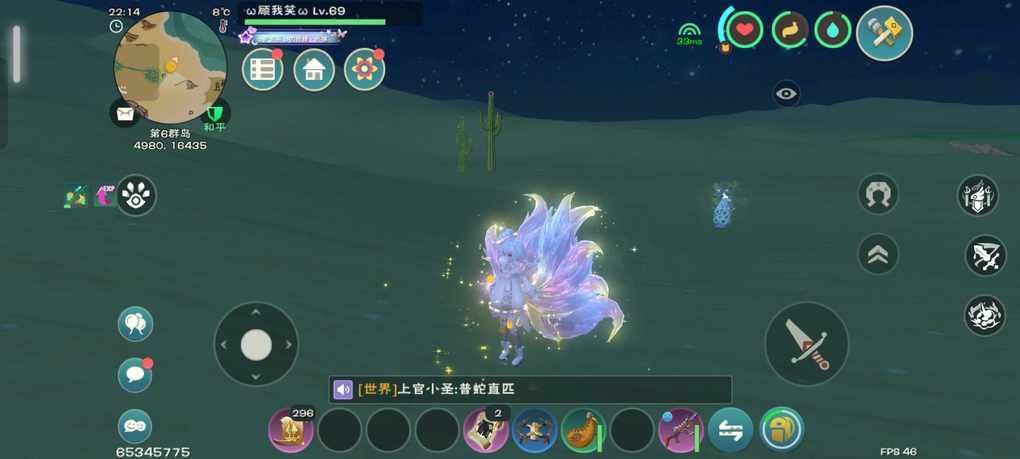Open the armored helmet equipment button

tap(978, 195)
